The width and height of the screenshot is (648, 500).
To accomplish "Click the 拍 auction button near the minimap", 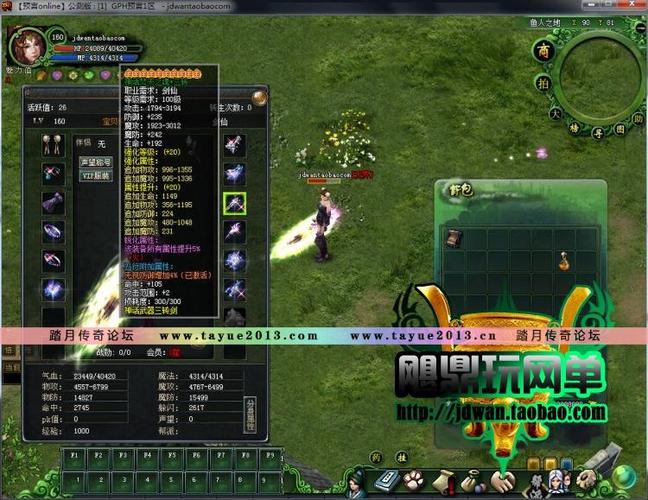I will [541, 84].
